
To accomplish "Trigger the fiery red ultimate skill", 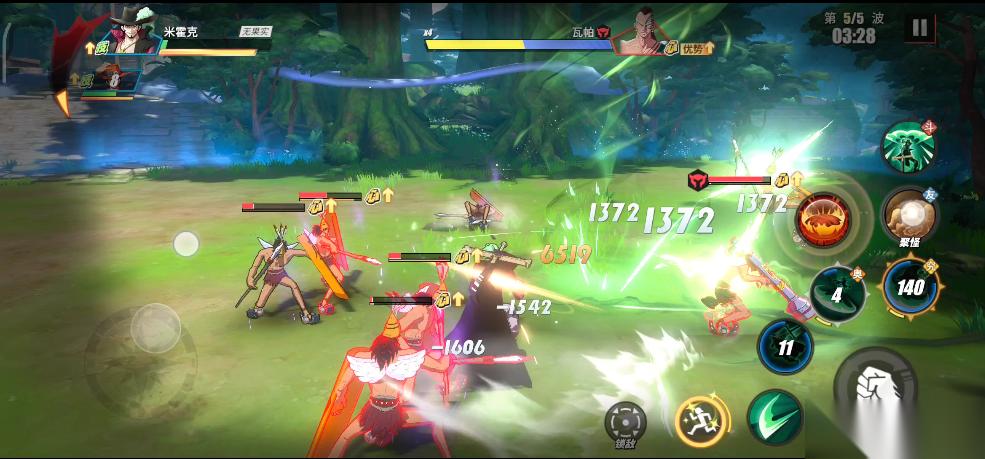I will coord(824,219).
